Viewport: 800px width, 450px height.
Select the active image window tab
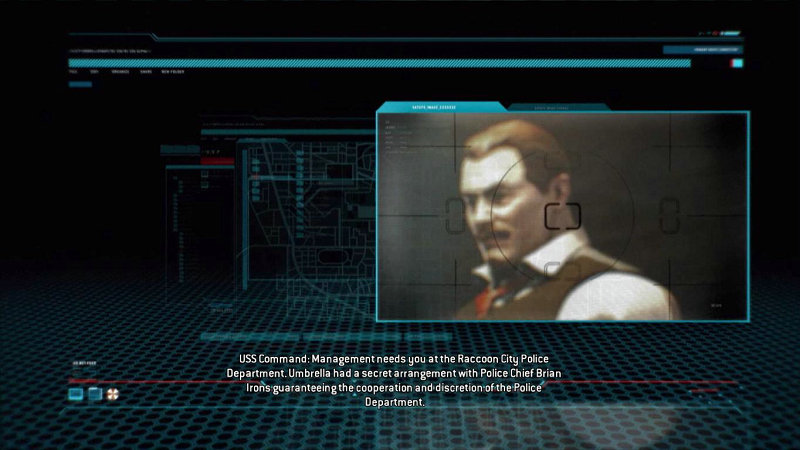[441, 106]
